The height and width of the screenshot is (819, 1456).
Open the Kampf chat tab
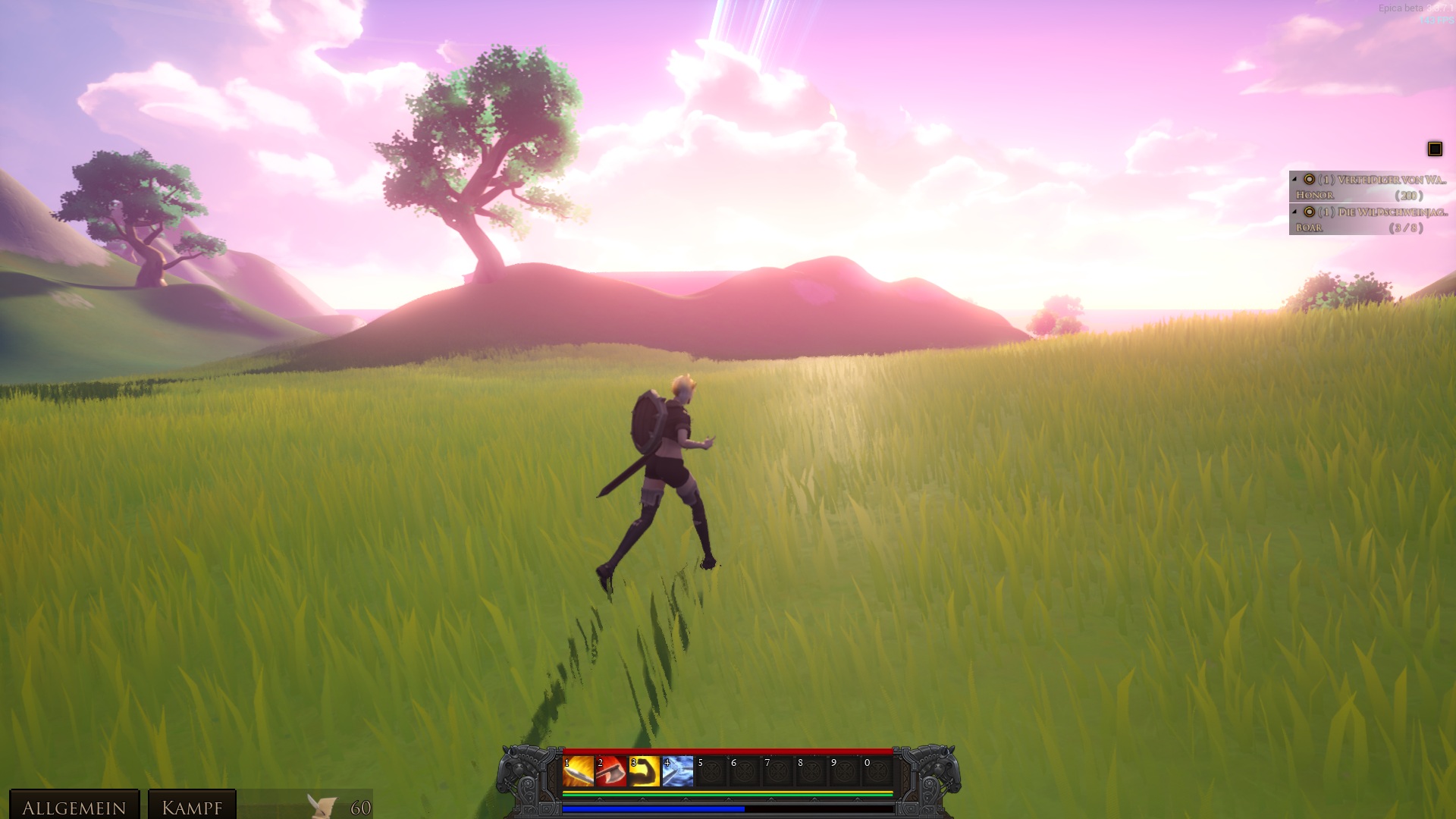point(192,807)
